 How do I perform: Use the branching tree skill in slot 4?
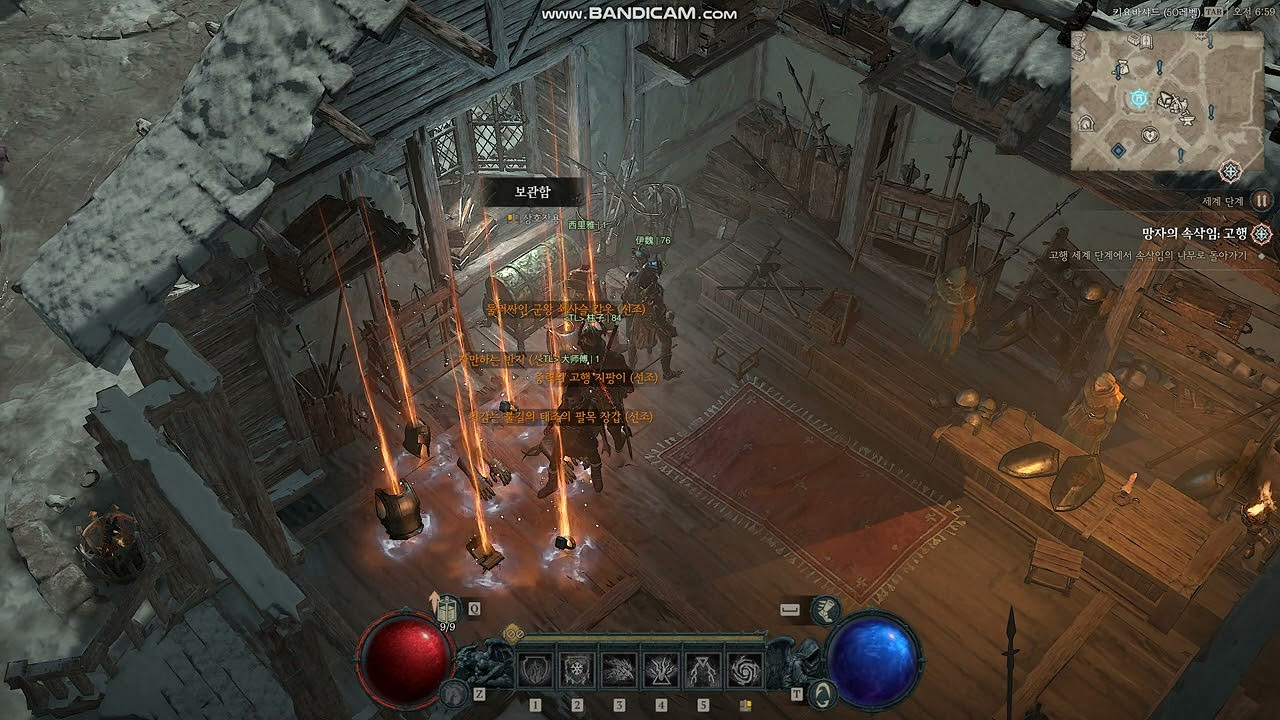[x=661, y=669]
